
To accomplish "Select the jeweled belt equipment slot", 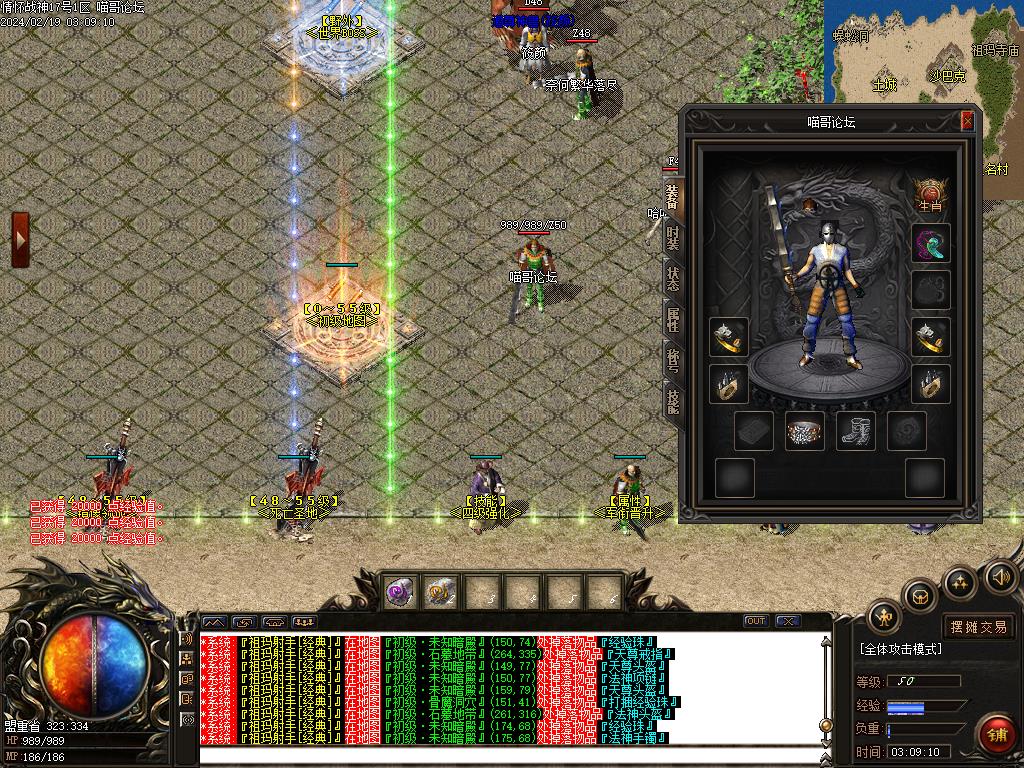I will point(805,431).
